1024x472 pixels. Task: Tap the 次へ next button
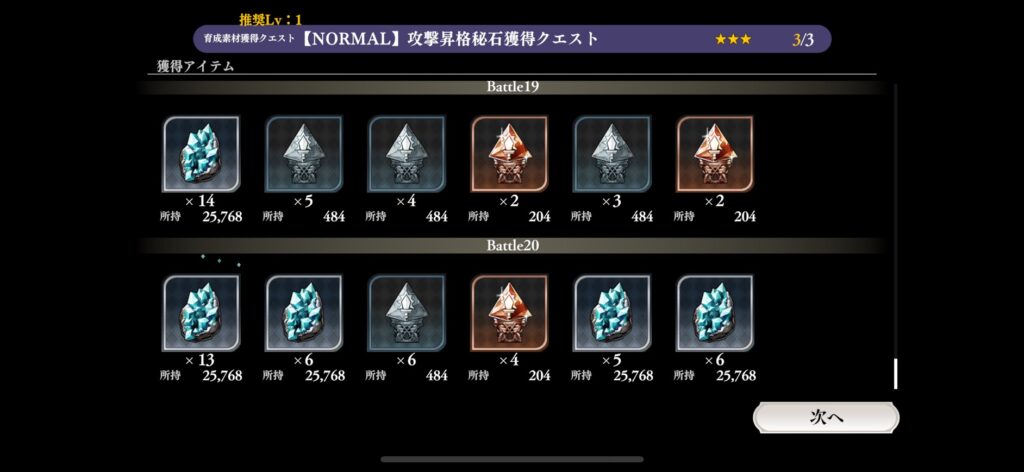tap(826, 417)
